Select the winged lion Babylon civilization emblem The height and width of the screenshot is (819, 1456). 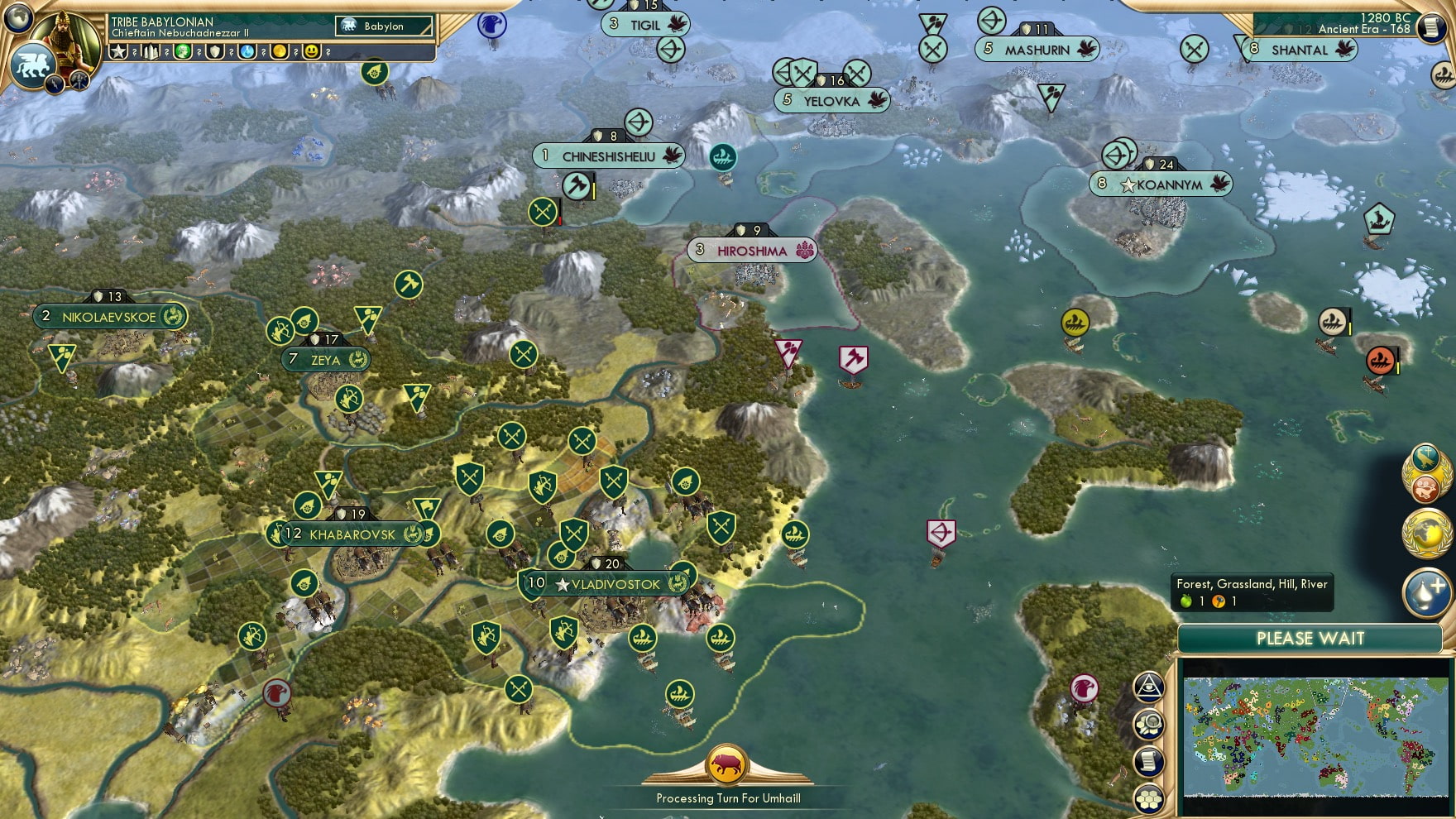pyautogui.click(x=32, y=66)
